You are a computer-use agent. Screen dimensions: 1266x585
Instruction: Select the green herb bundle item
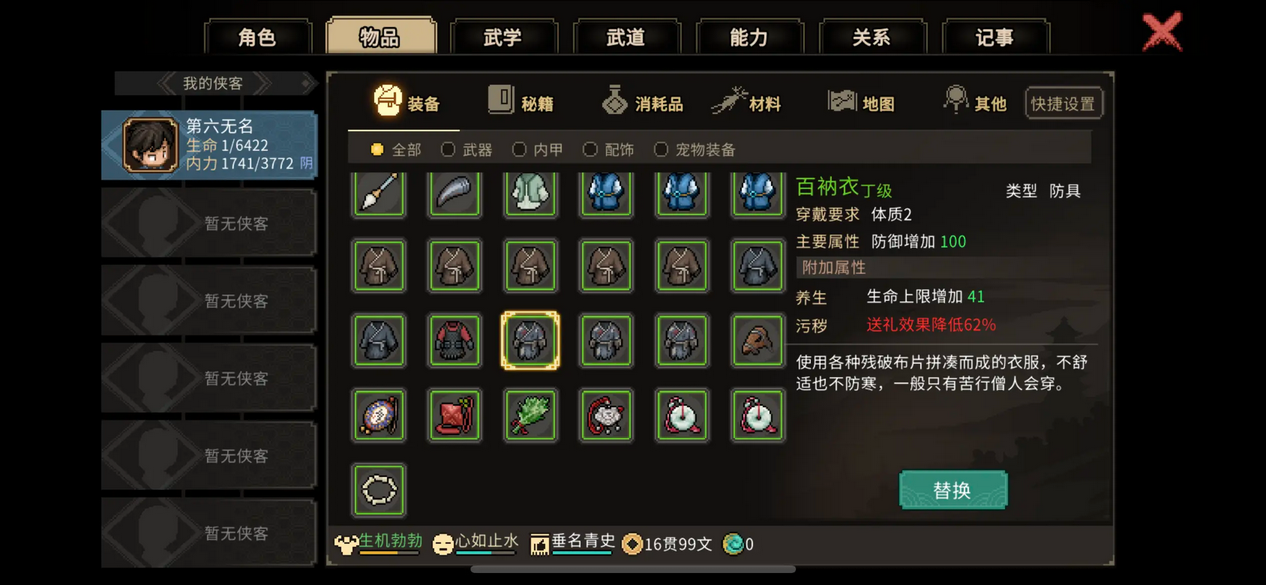coord(530,415)
